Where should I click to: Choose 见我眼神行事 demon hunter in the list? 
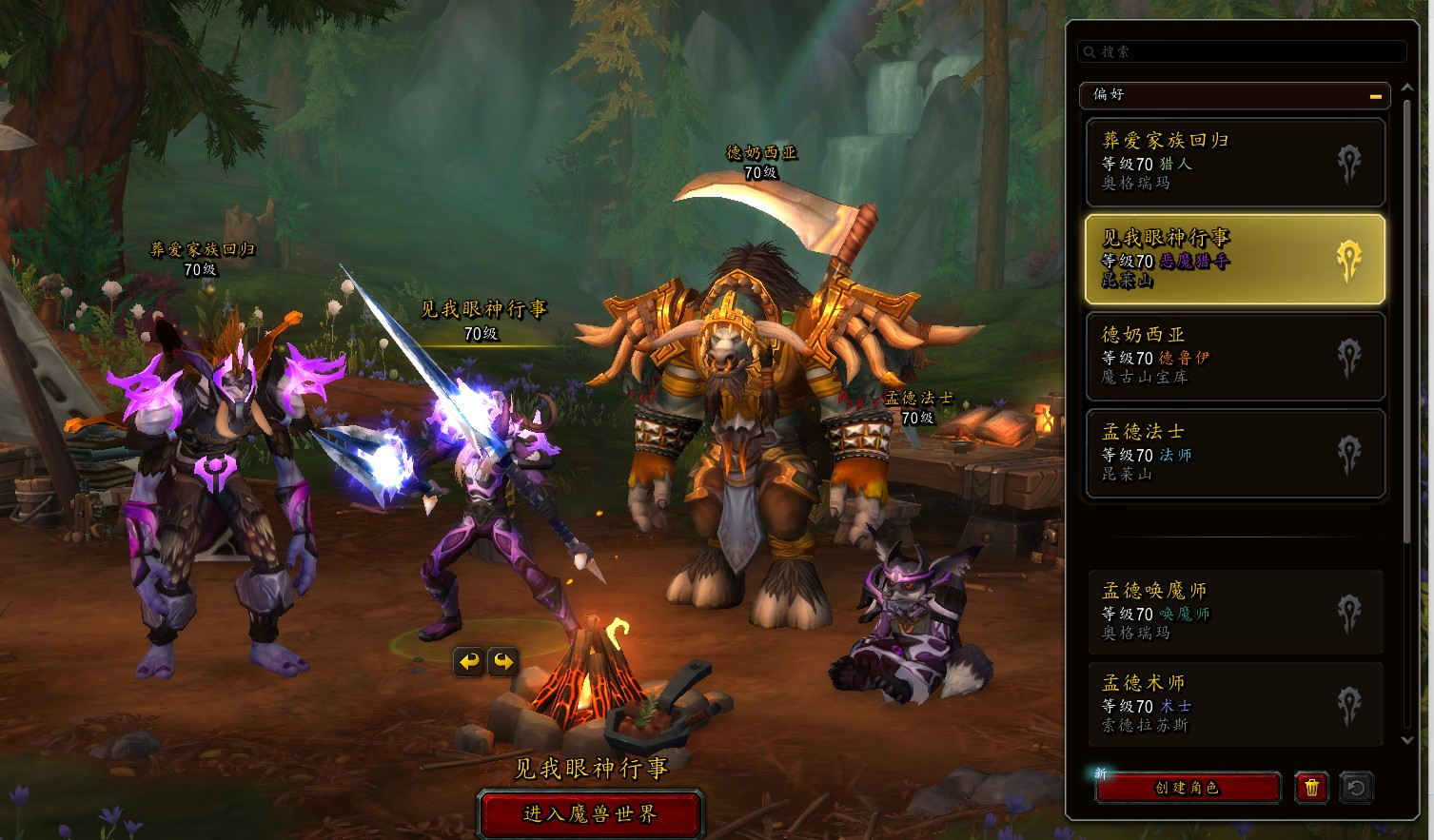[x=1234, y=259]
